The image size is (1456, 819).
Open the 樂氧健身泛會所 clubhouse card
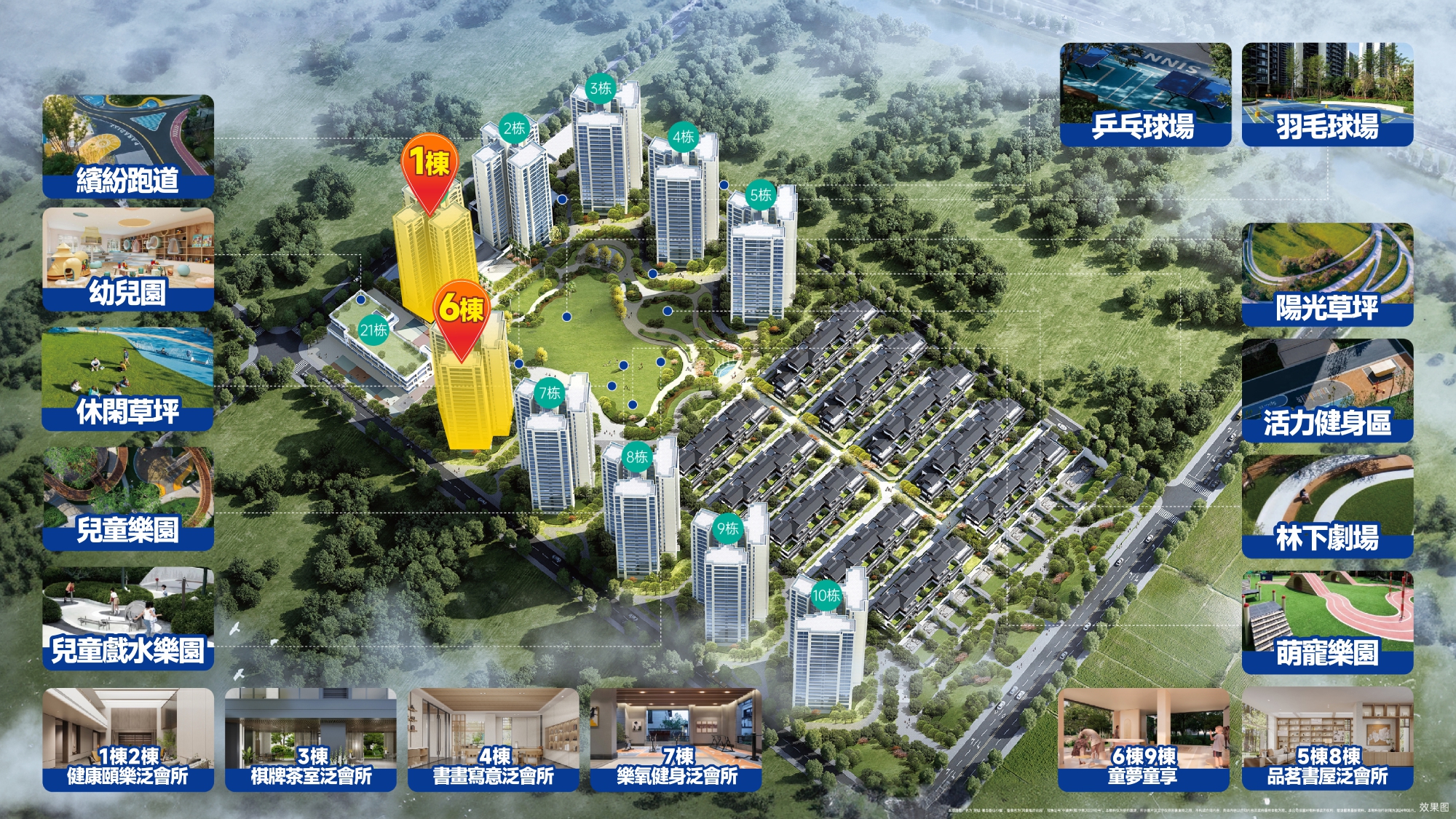pyautogui.click(x=676, y=739)
